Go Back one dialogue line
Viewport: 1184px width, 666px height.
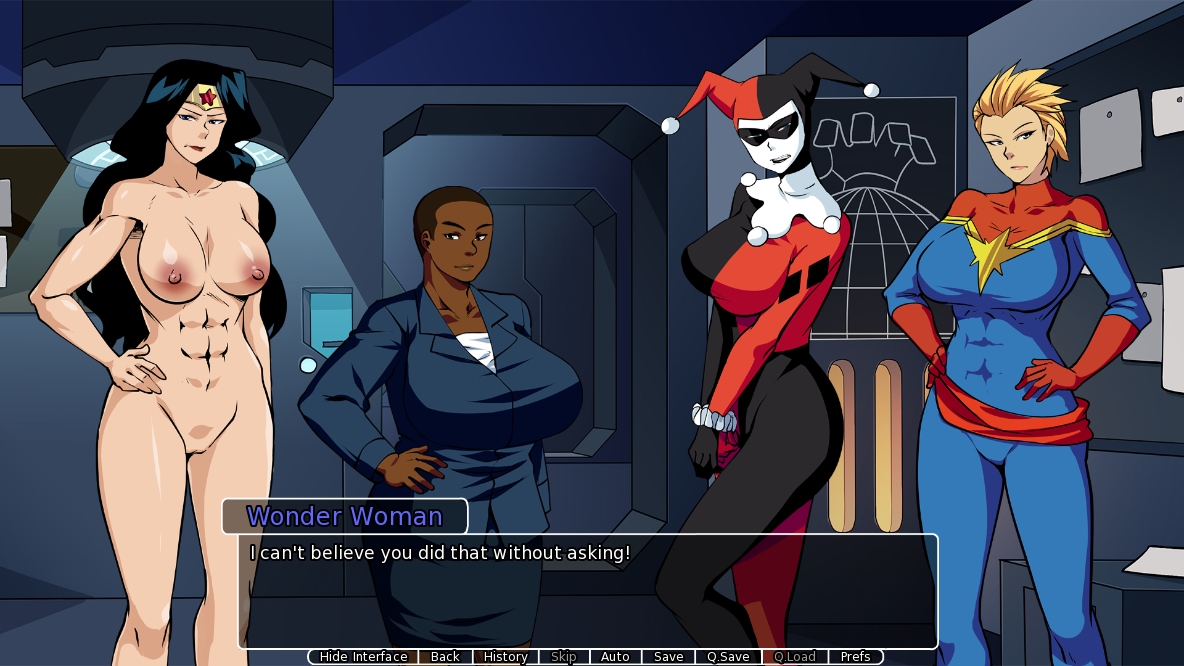tap(445, 657)
